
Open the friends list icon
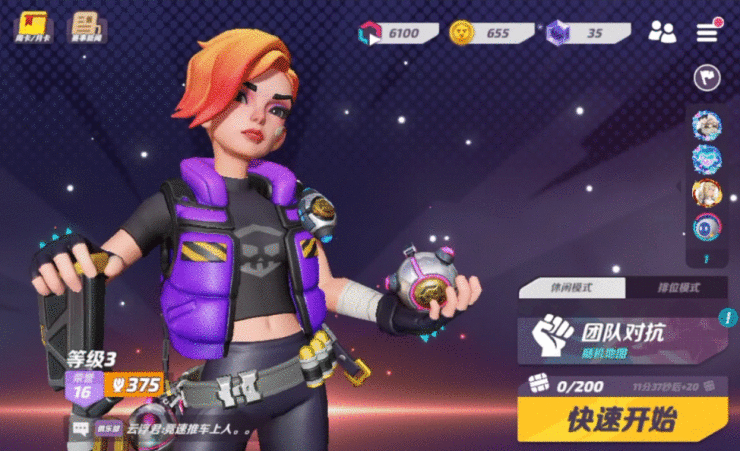click(x=661, y=31)
